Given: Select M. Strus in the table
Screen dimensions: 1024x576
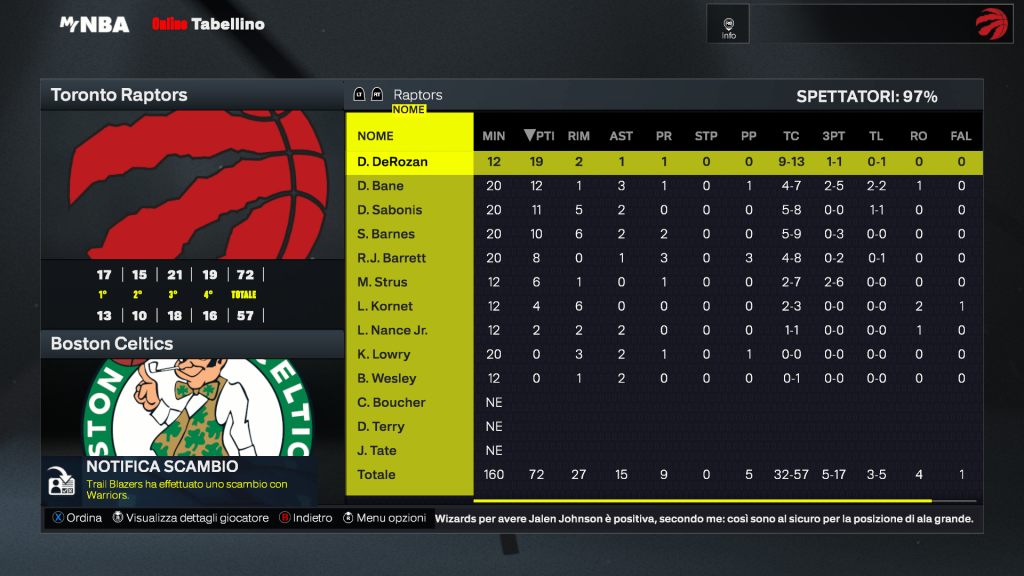Looking at the screenshot, I should point(383,282).
